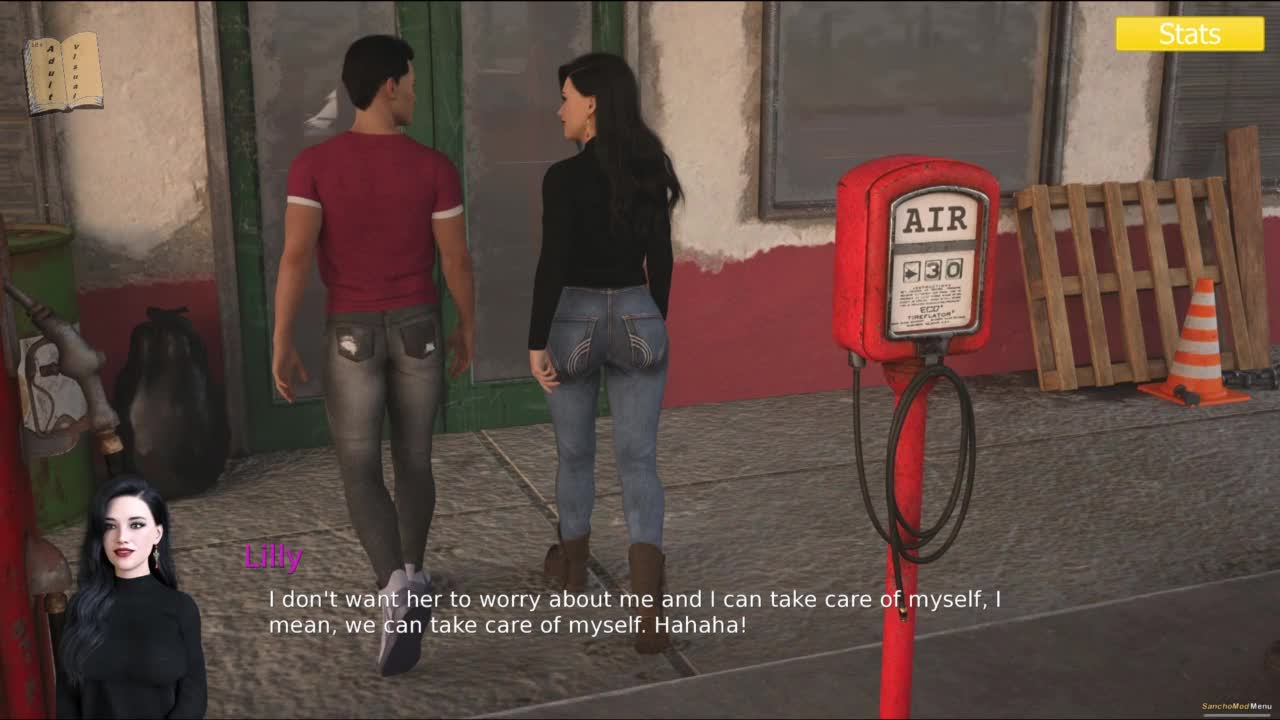The width and height of the screenshot is (1280, 720).
Task: Open the SanchoMod Menu
Action: tap(1236, 706)
